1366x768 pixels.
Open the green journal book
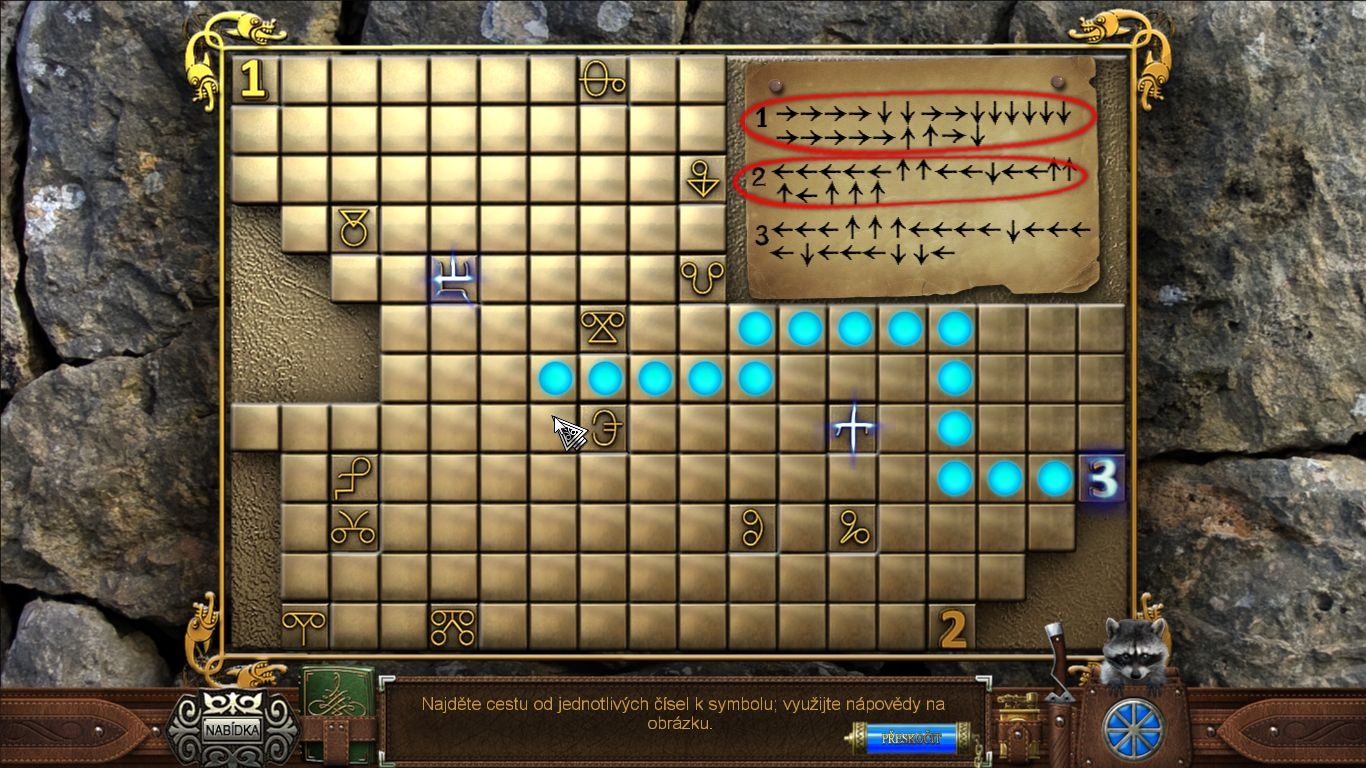(338, 704)
